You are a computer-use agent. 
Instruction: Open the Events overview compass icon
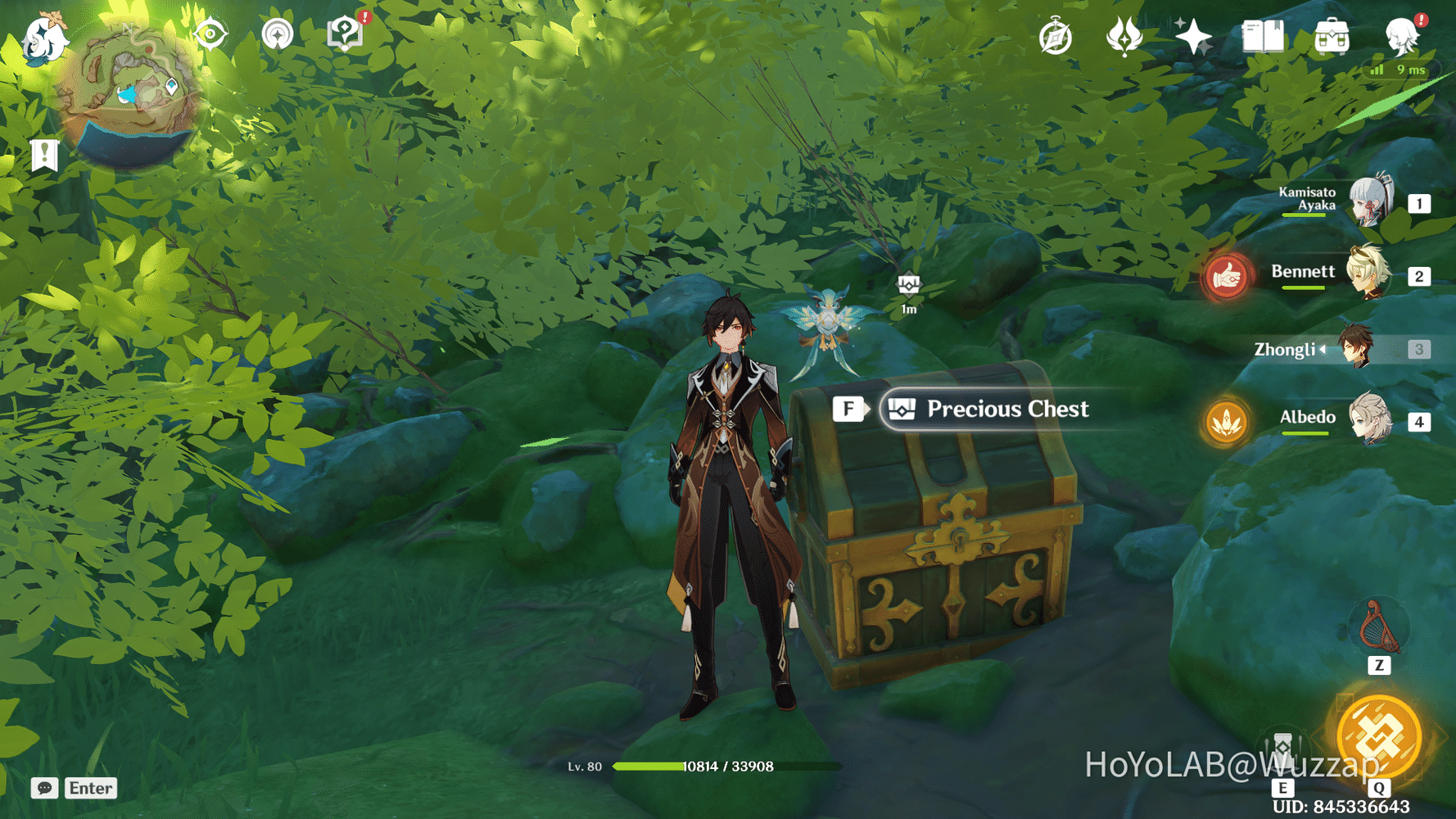click(x=1055, y=34)
